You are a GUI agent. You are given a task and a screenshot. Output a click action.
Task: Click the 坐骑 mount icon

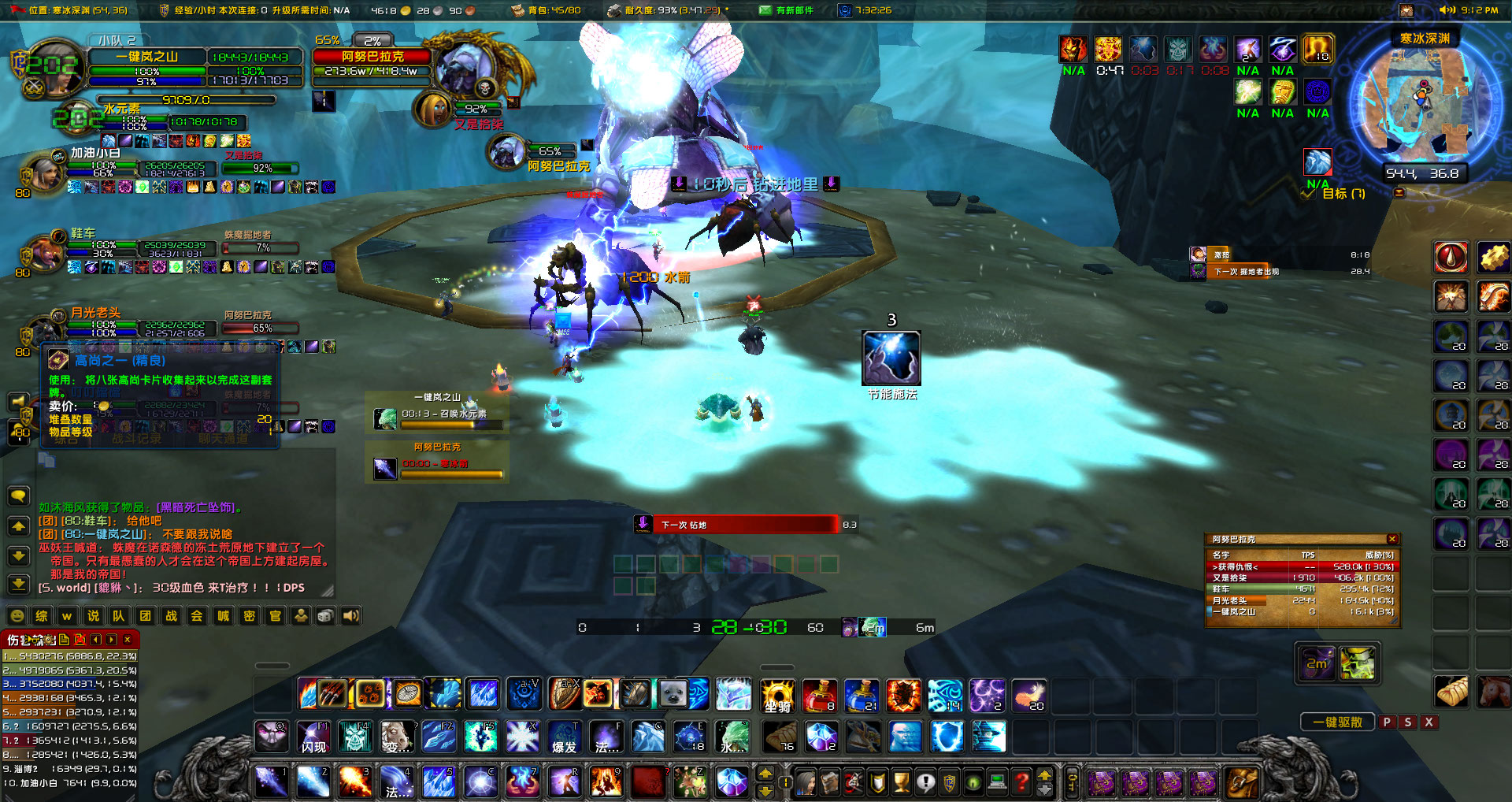tap(778, 696)
